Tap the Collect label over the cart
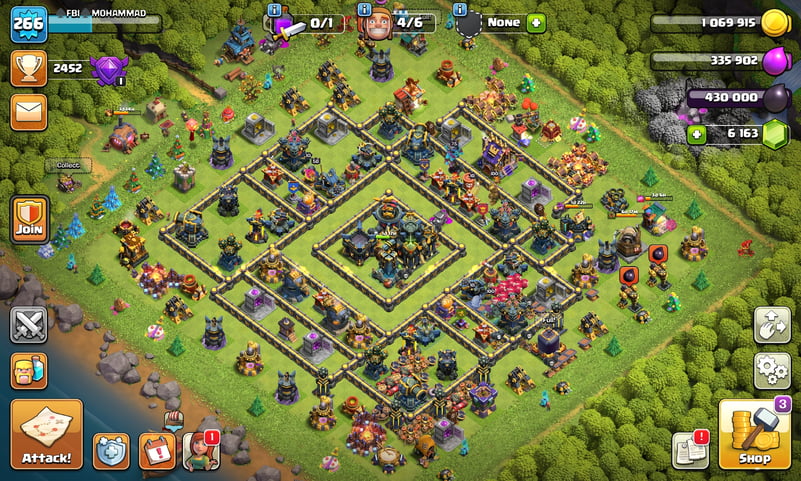The height and width of the screenshot is (481, 801). click(68, 165)
